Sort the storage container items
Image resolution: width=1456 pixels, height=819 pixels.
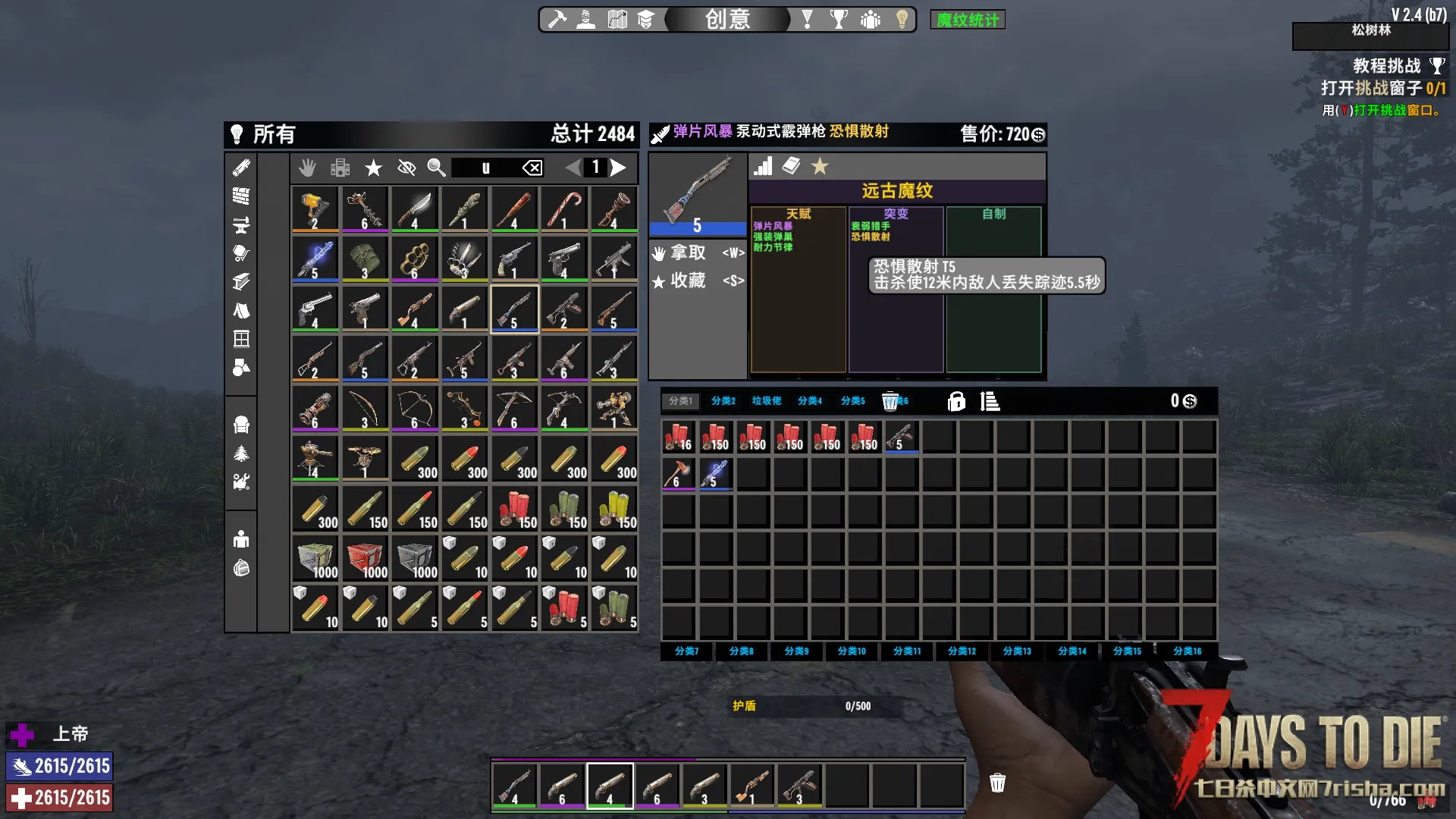coord(990,401)
